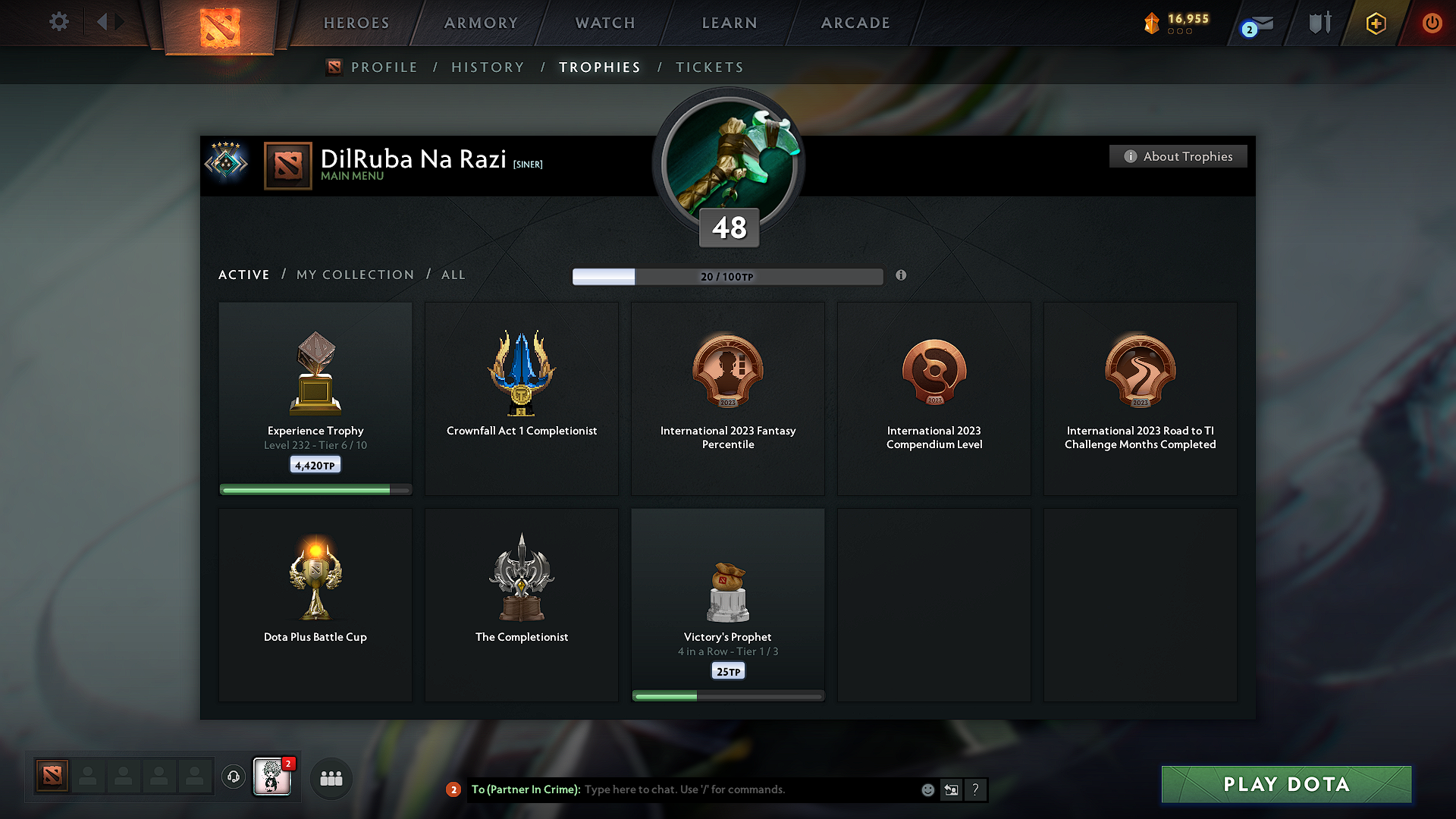Screen dimensions: 1456x819
Task: Click the PLAY DOTA button
Action: tap(1285, 784)
